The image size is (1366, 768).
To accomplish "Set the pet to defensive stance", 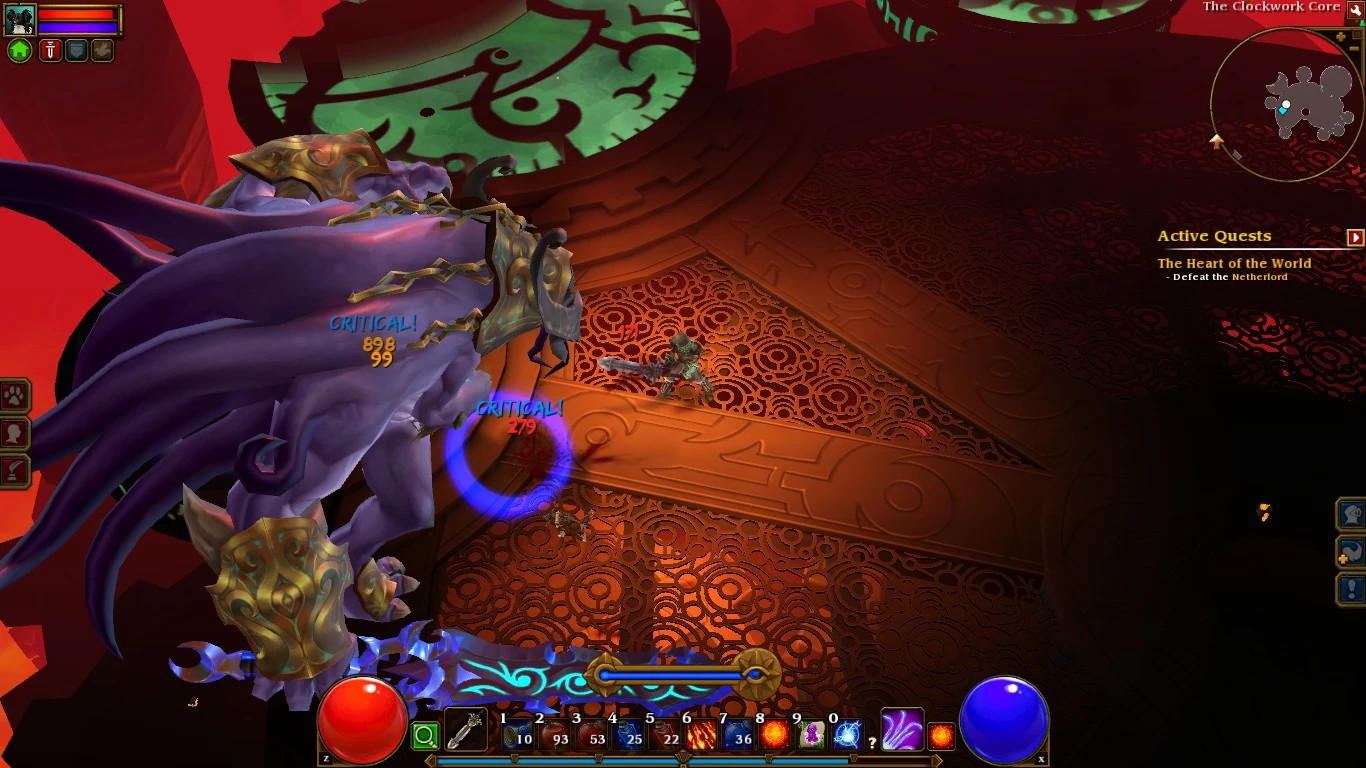I will 76,50.
